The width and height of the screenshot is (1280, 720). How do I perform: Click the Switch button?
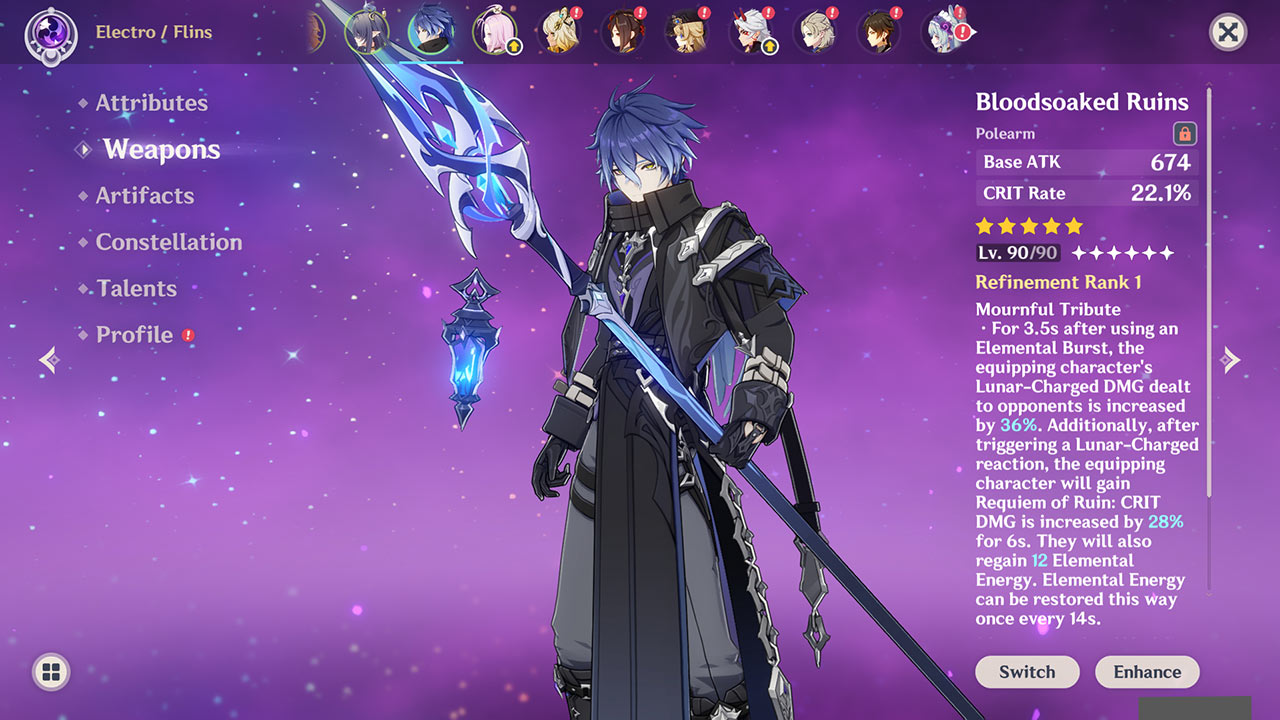(1027, 672)
